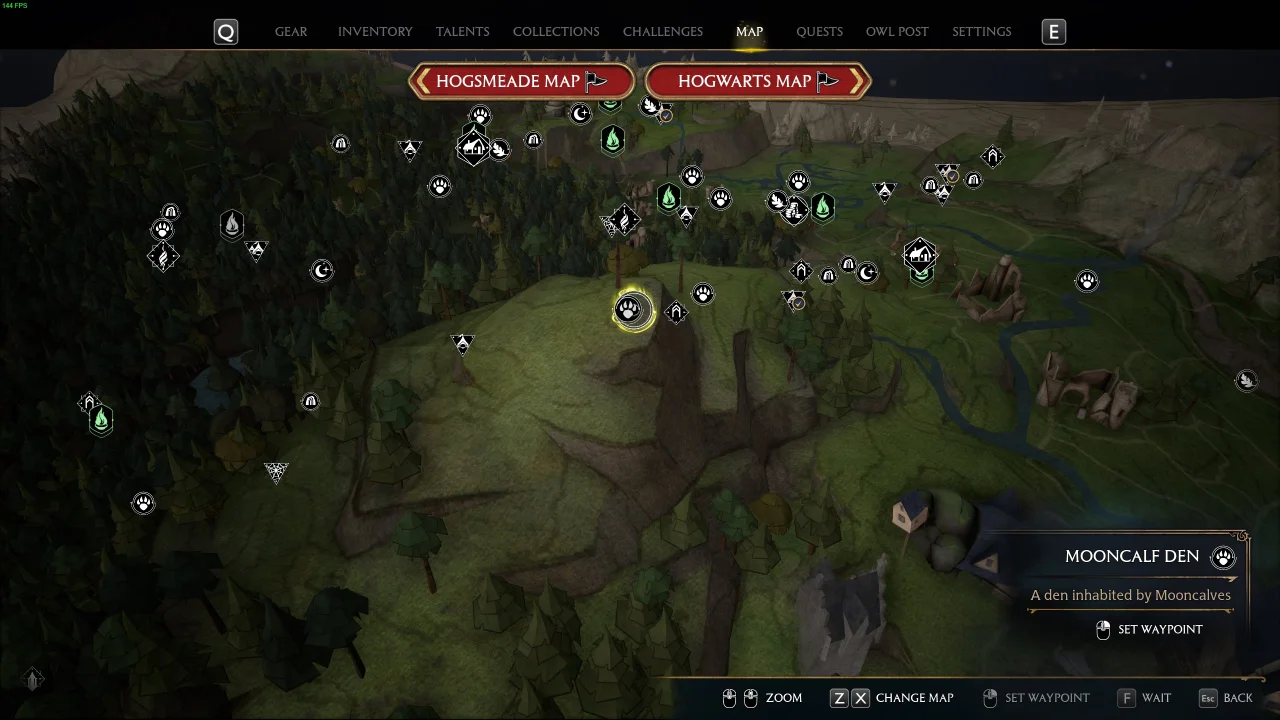
Task: Show the Talents tab
Action: pos(462,32)
